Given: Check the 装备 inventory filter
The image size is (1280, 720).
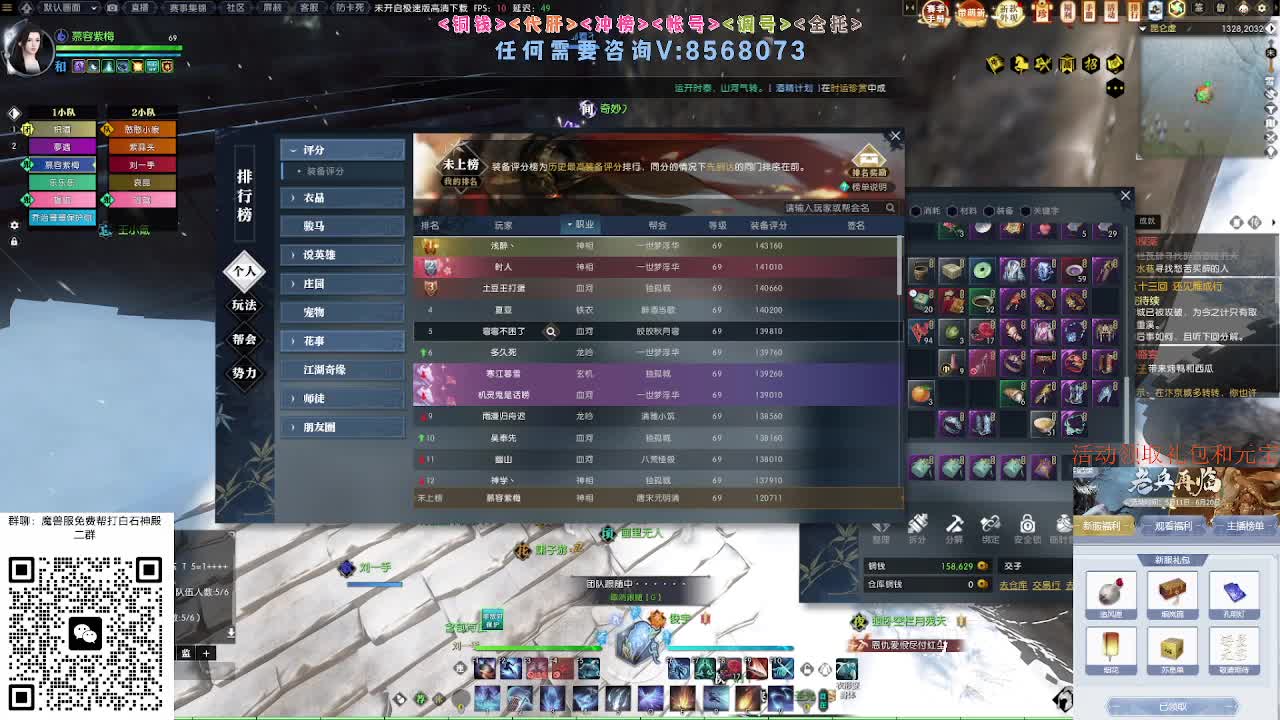Looking at the screenshot, I should tap(989, 211).
